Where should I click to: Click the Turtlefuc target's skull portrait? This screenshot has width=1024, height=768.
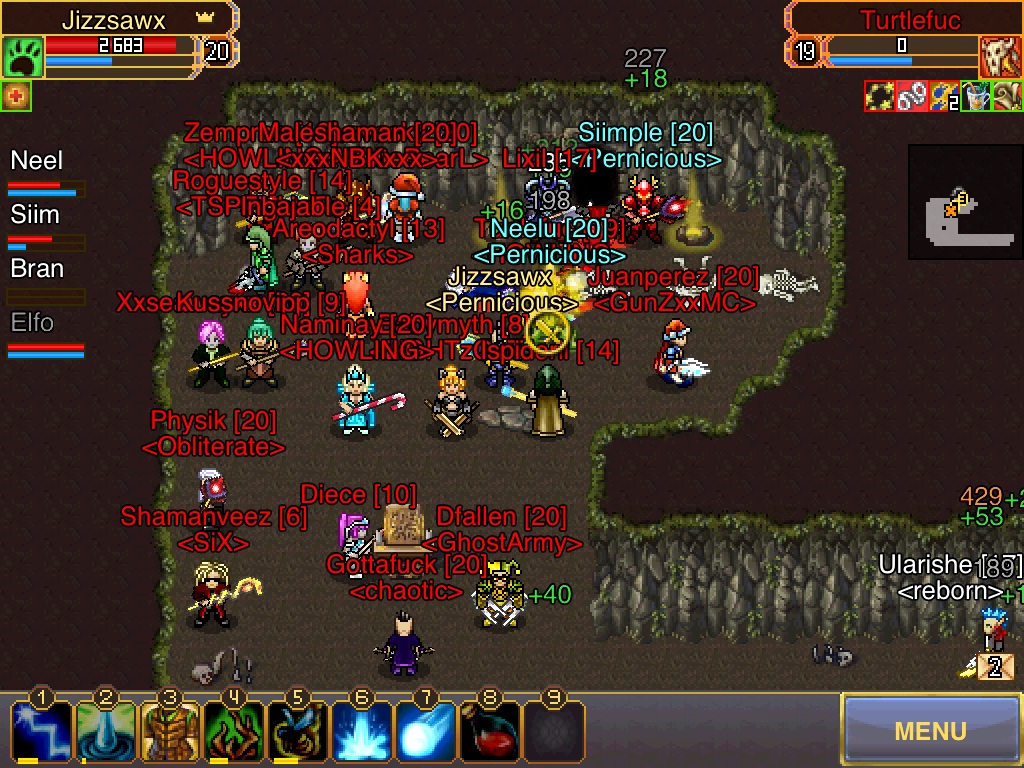pos(1000,58)
